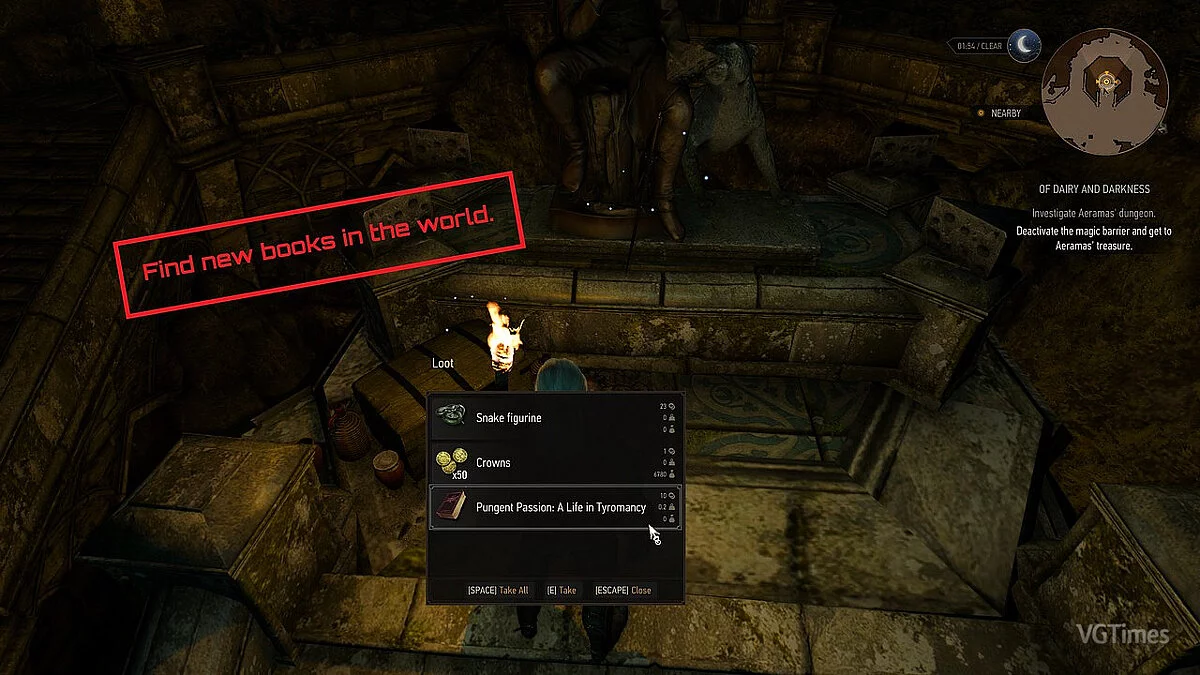Click the Take All button
Image resolution: width=1200 pixels, height=675 pixels.
[498, 590]
